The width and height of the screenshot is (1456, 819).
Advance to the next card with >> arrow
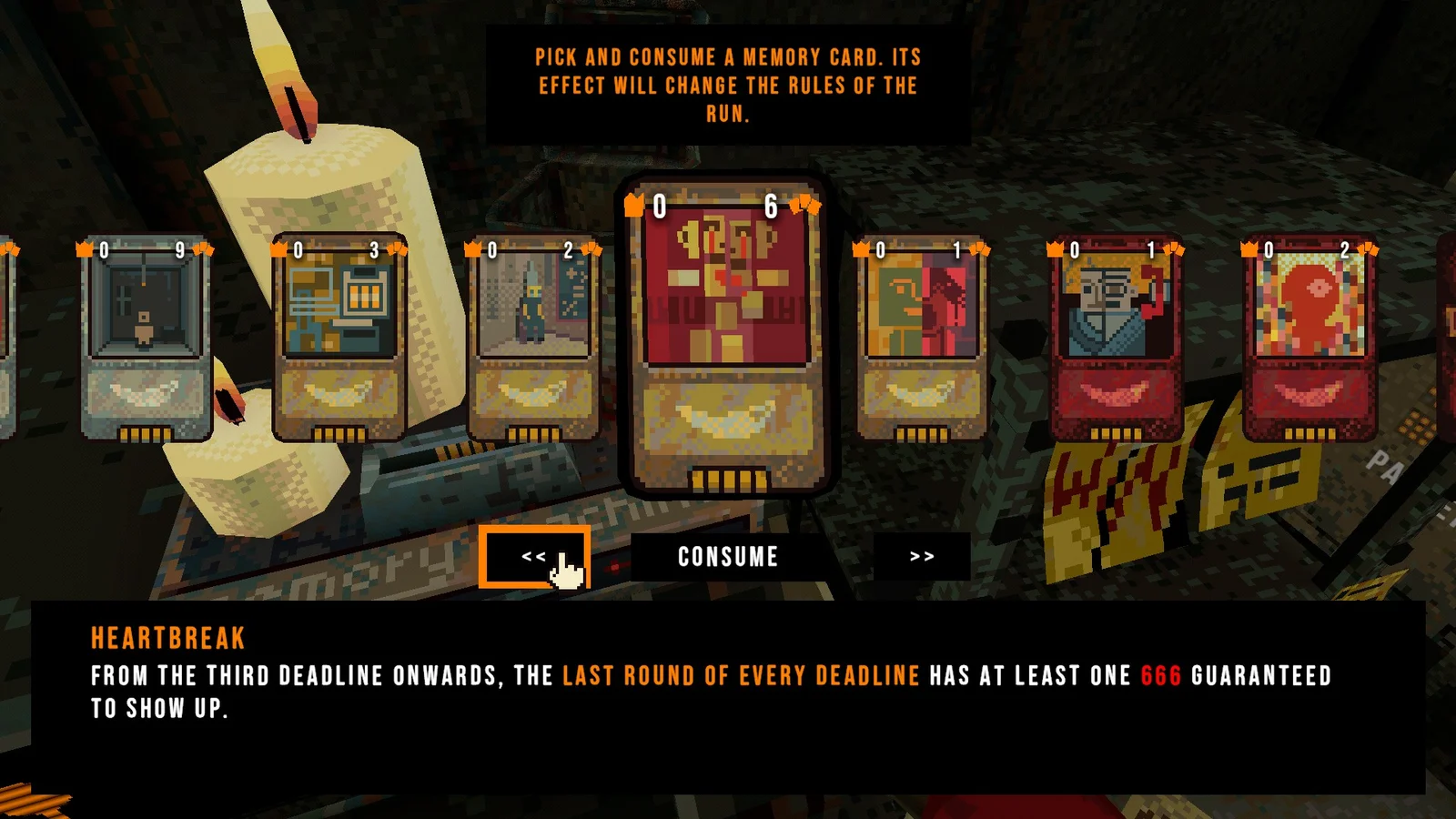point(921,557)
